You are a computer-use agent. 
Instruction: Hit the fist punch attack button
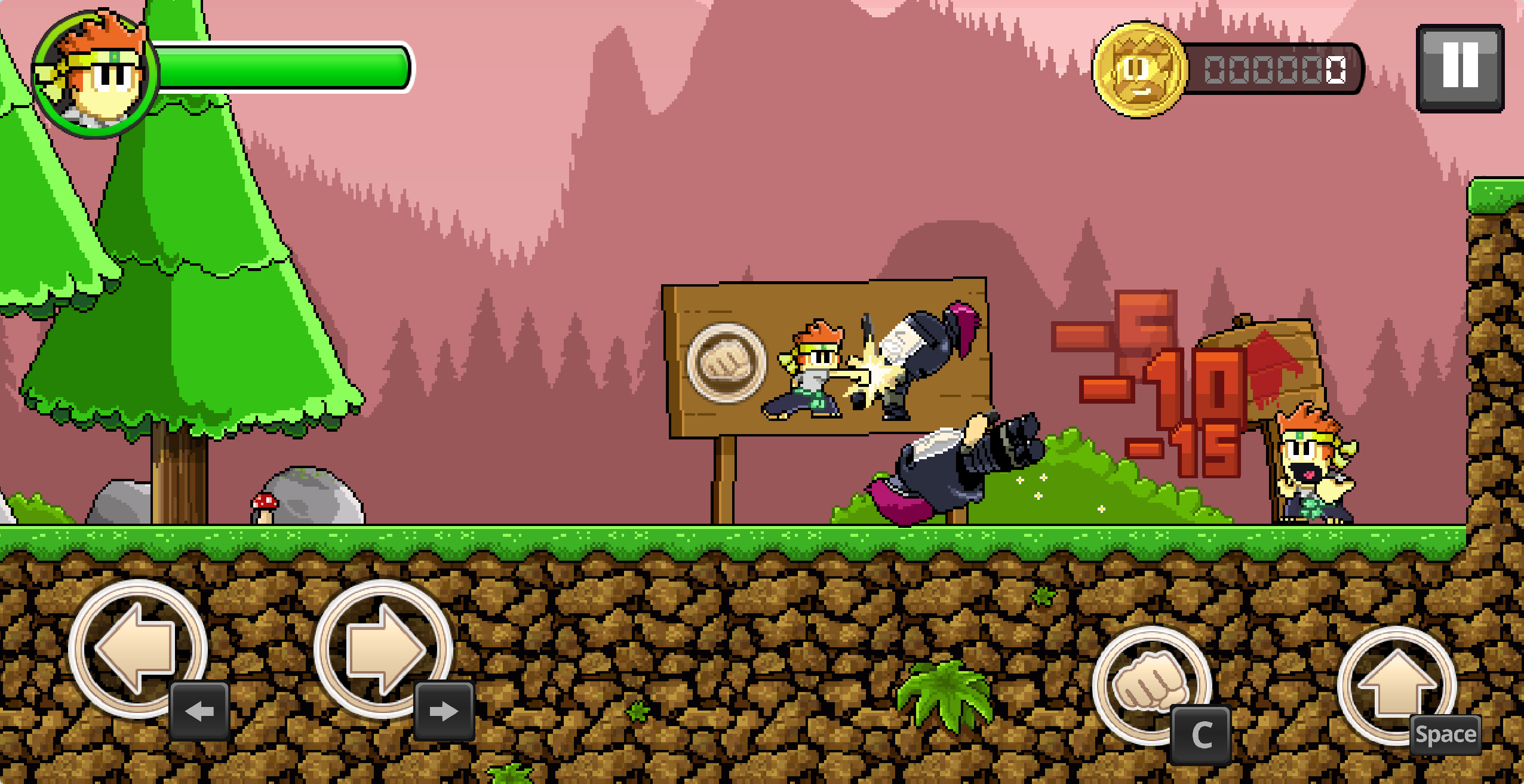(1150, 684)
